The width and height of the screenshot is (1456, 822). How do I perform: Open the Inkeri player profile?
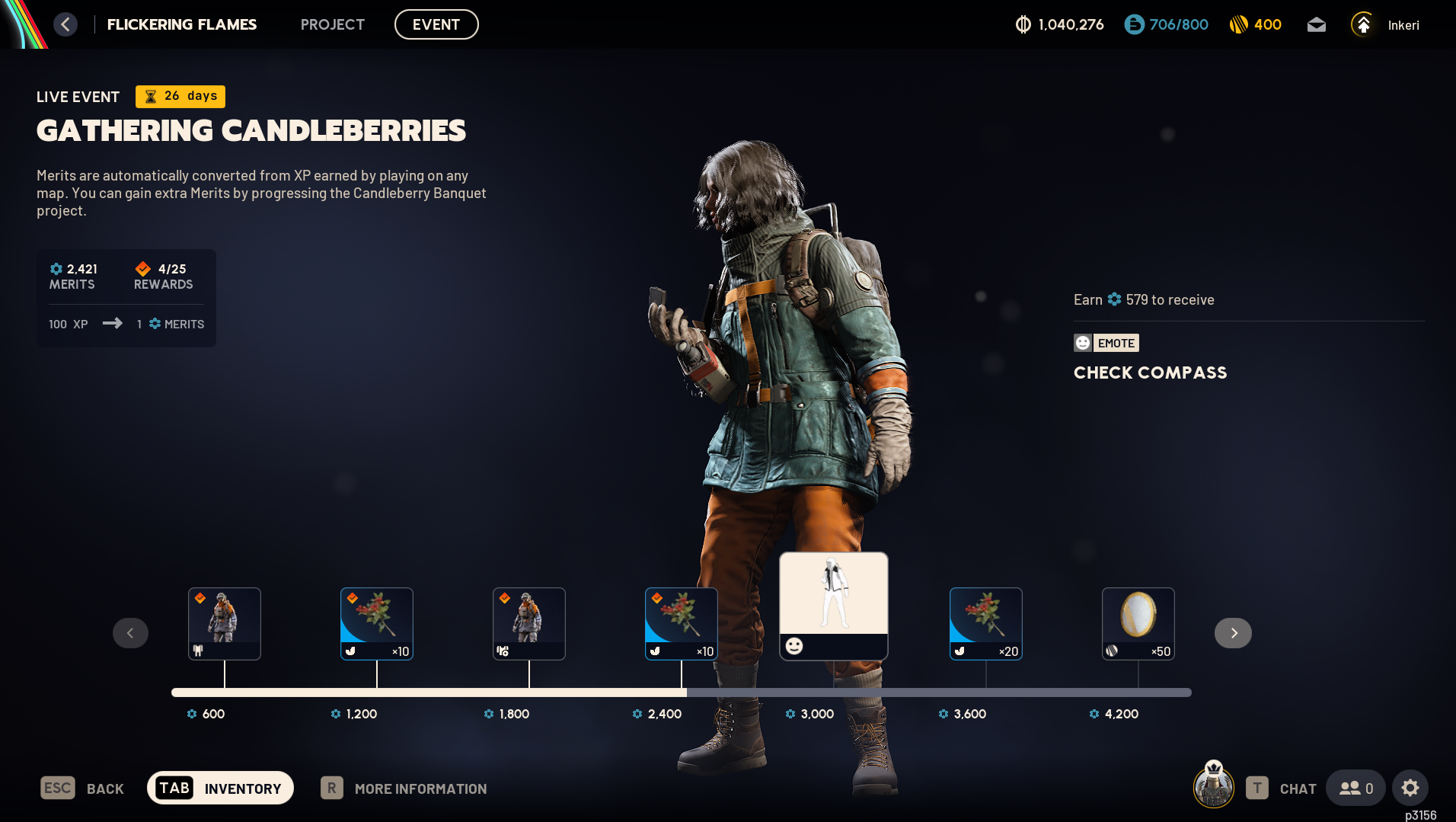click(x=1385, y=25)
